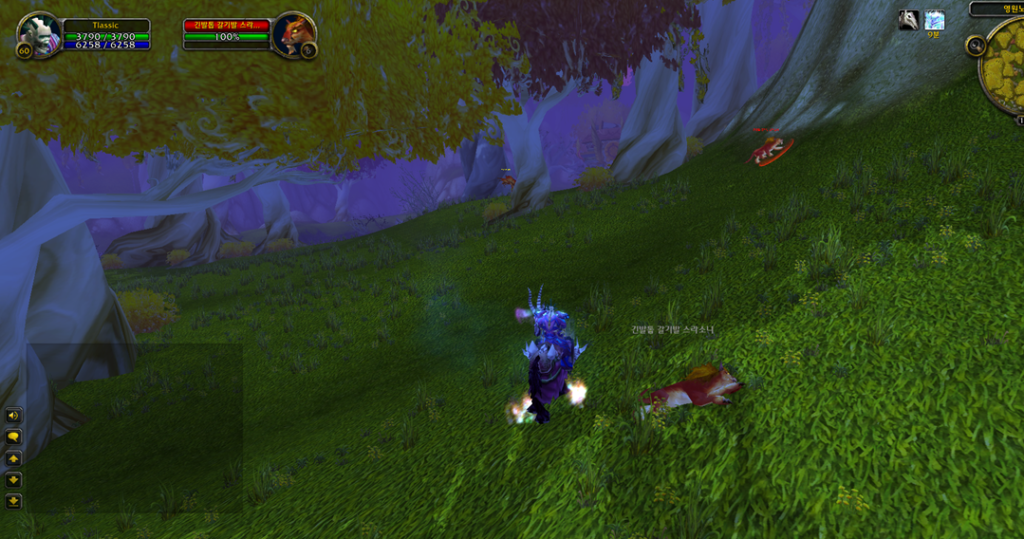The height and width of the screenshot is (539, 1024).
Task: Select the target's cat portrait
Action: (292, 34)
